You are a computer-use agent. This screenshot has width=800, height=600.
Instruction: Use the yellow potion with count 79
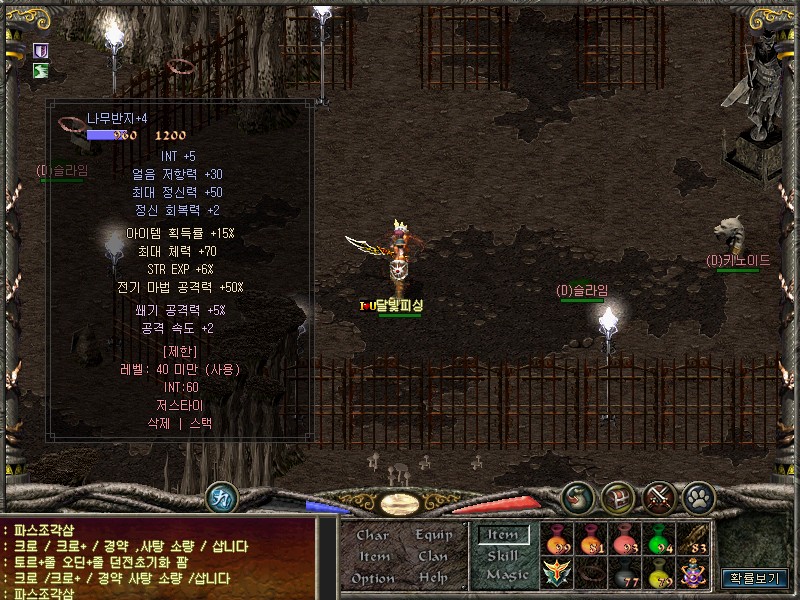[x=657, y=573]
